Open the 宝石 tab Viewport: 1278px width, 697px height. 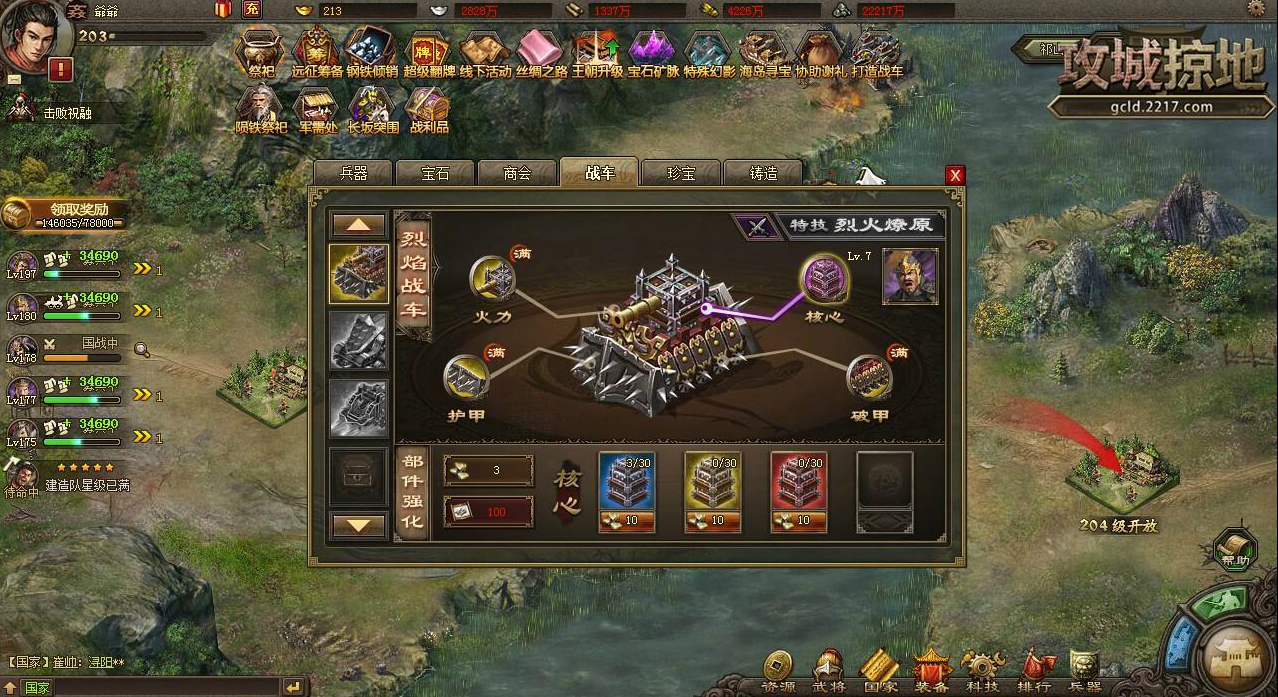coord(435,173)
